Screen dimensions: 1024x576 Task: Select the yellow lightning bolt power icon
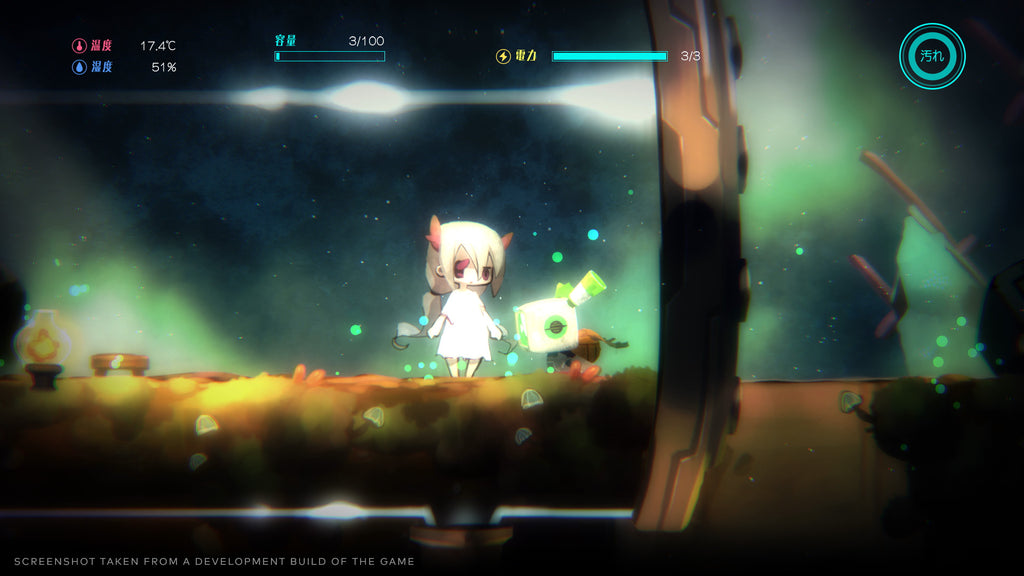pyautogui.click(x=503, y=56)
